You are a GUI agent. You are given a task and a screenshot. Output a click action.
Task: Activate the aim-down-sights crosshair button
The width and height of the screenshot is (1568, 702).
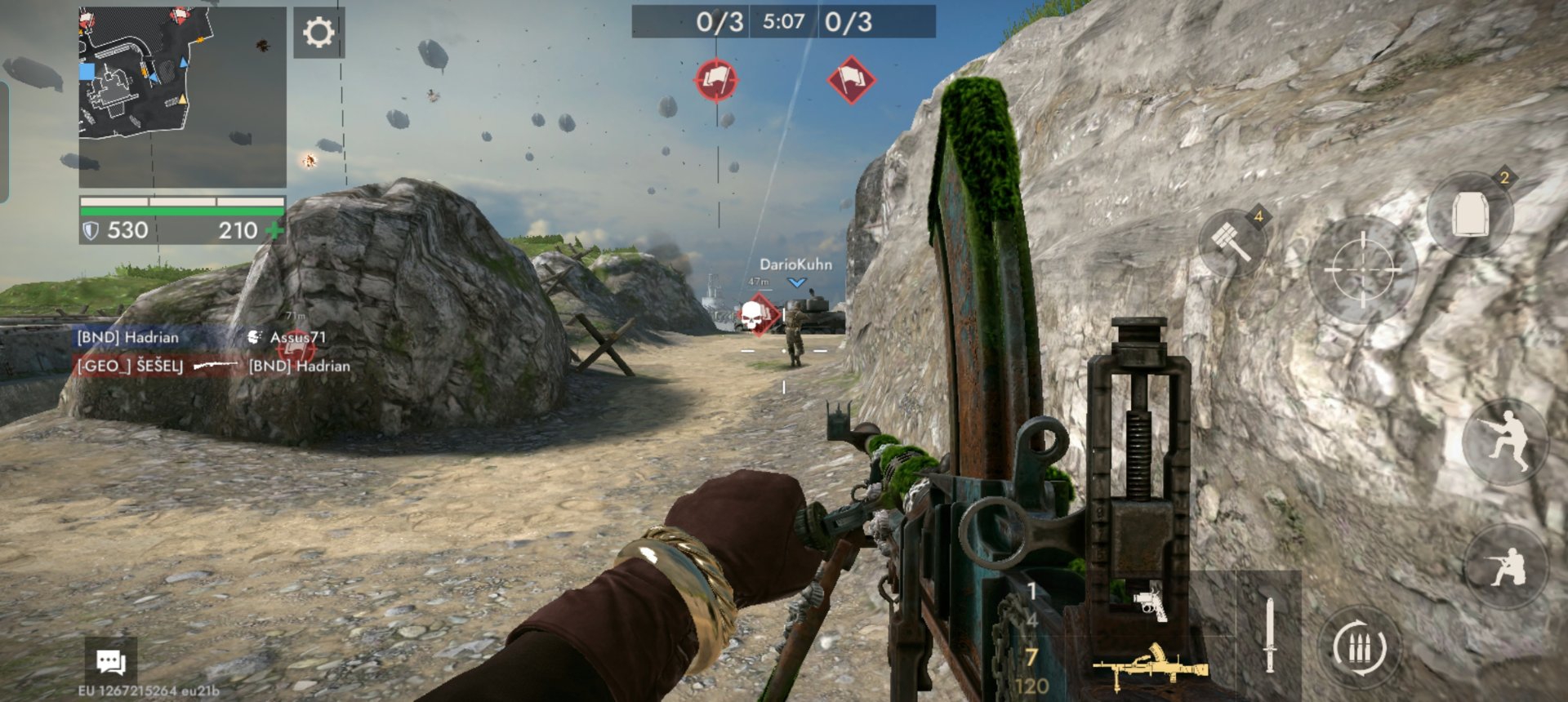(1361, 269)
